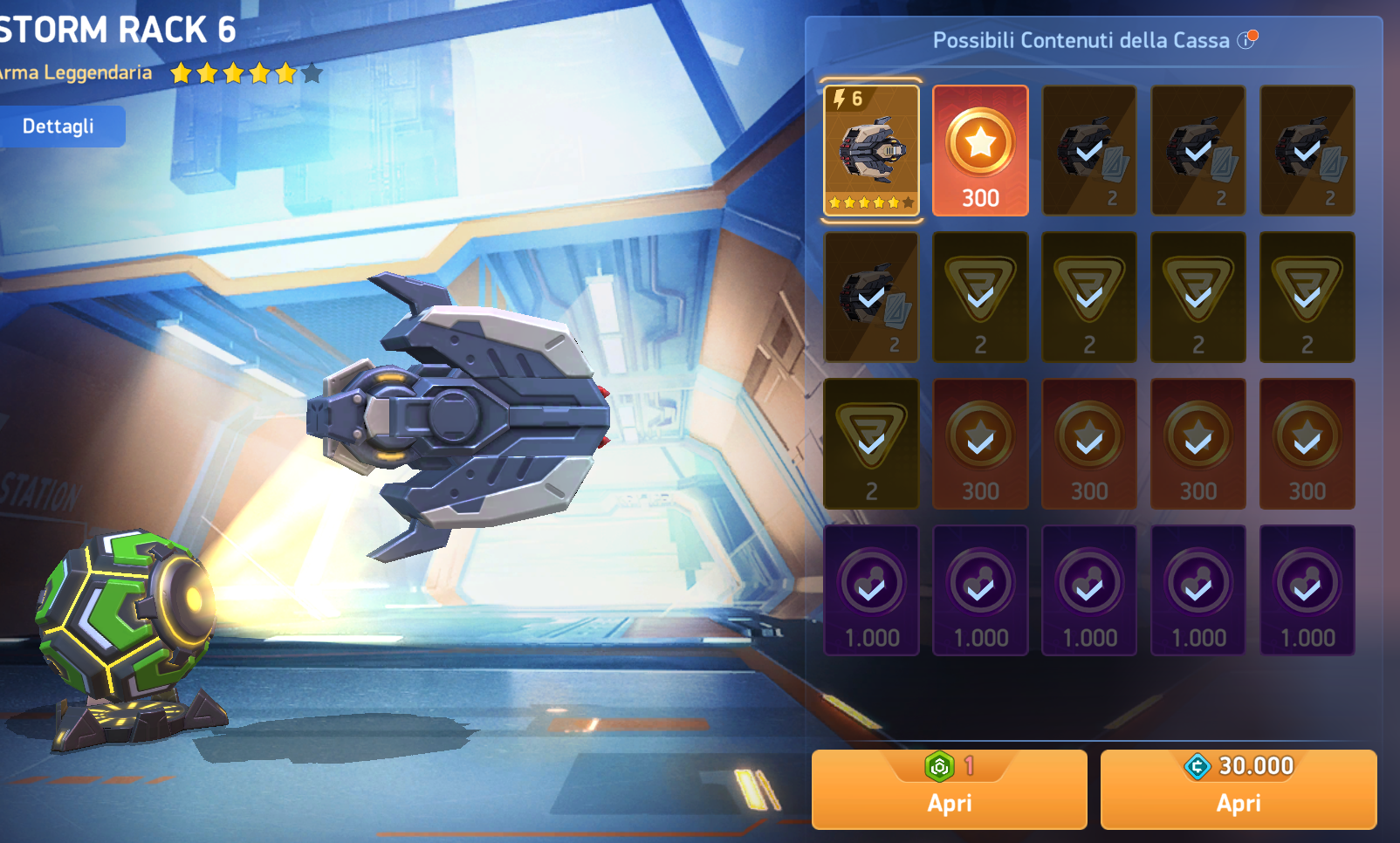This screenshot has width=1400, height=843.
Task: Show info about possible crate contents
Action: (1246, 40)
